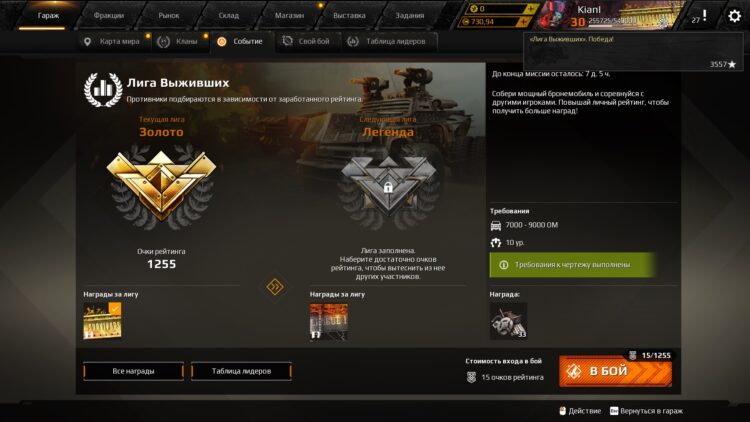The height and width of the screenshot is (422, 750).
Task: Click the Все награды button
Action: click(133, 371)
